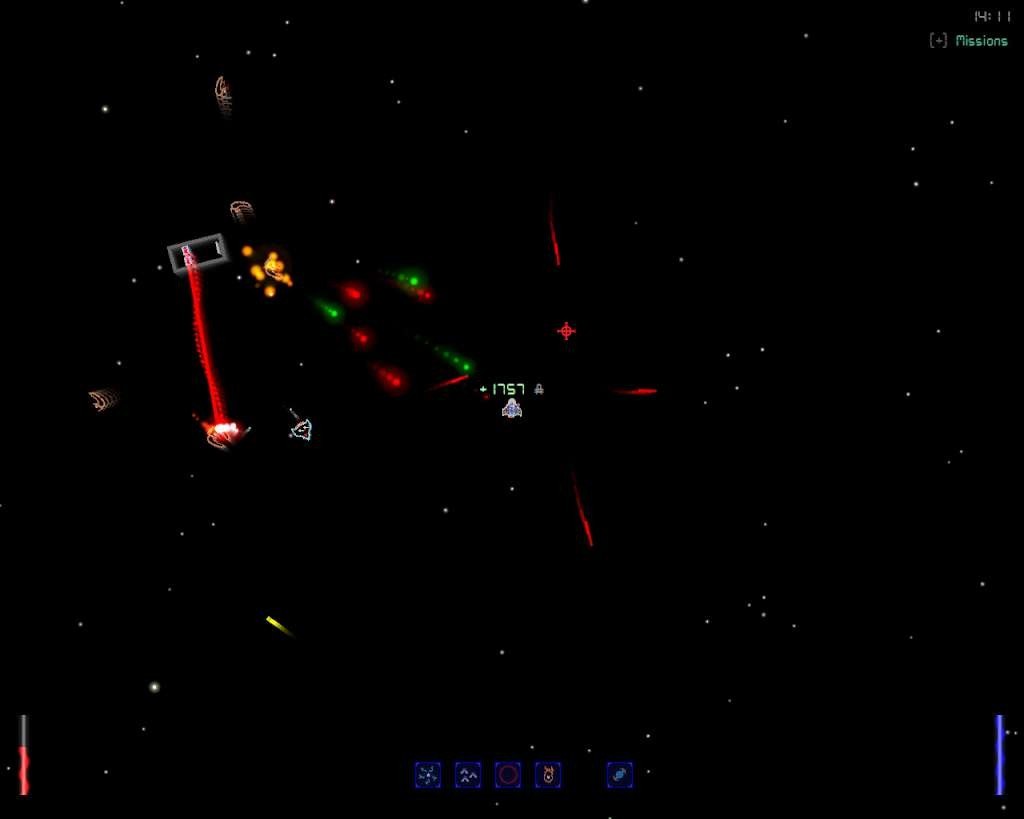This screenshot has height=819, width=1024.
Task: Click the blue planet ability icon
Action: [619, 774]
